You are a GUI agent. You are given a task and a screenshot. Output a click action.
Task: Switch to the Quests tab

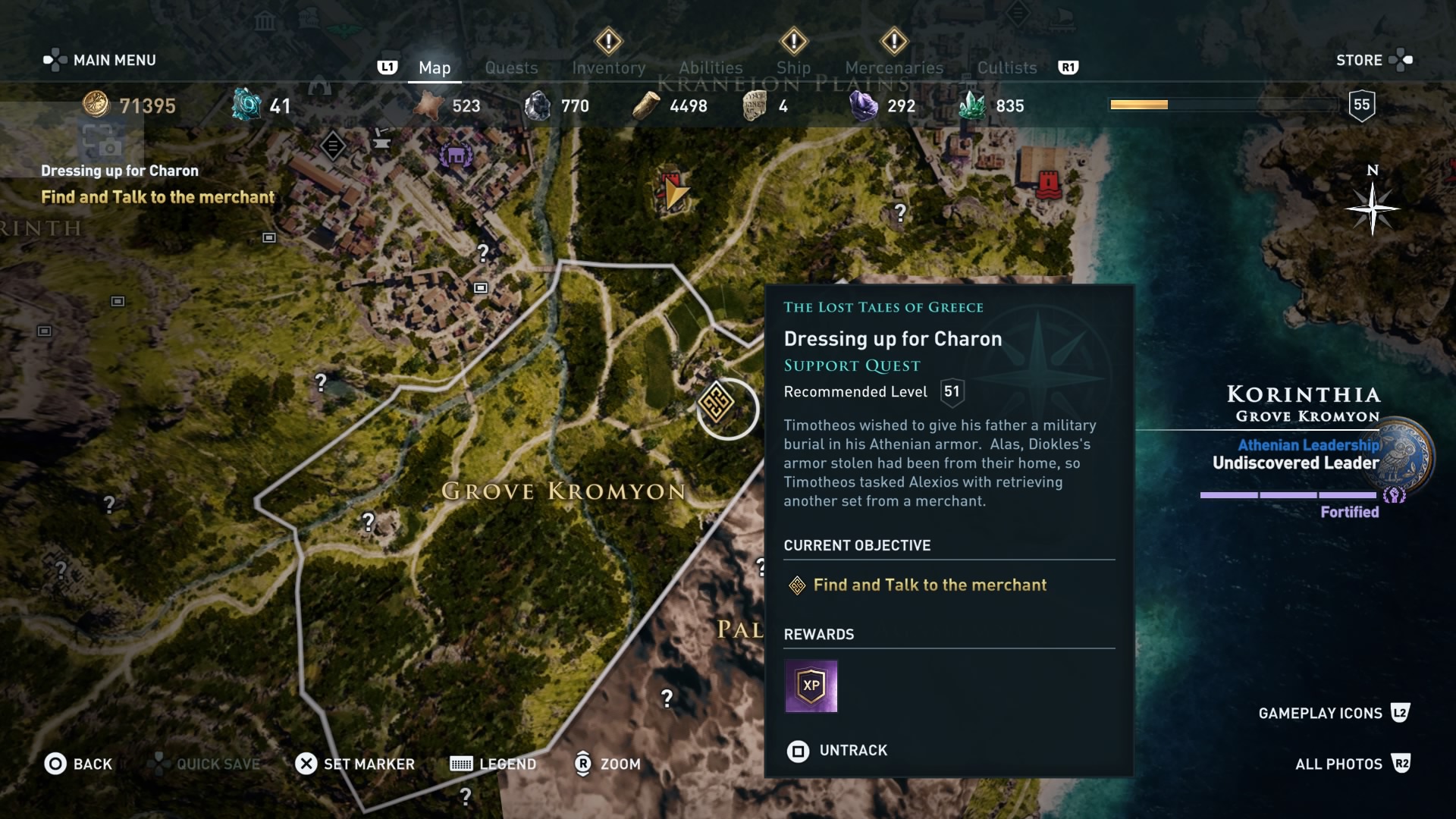click(x=511, y=67)
